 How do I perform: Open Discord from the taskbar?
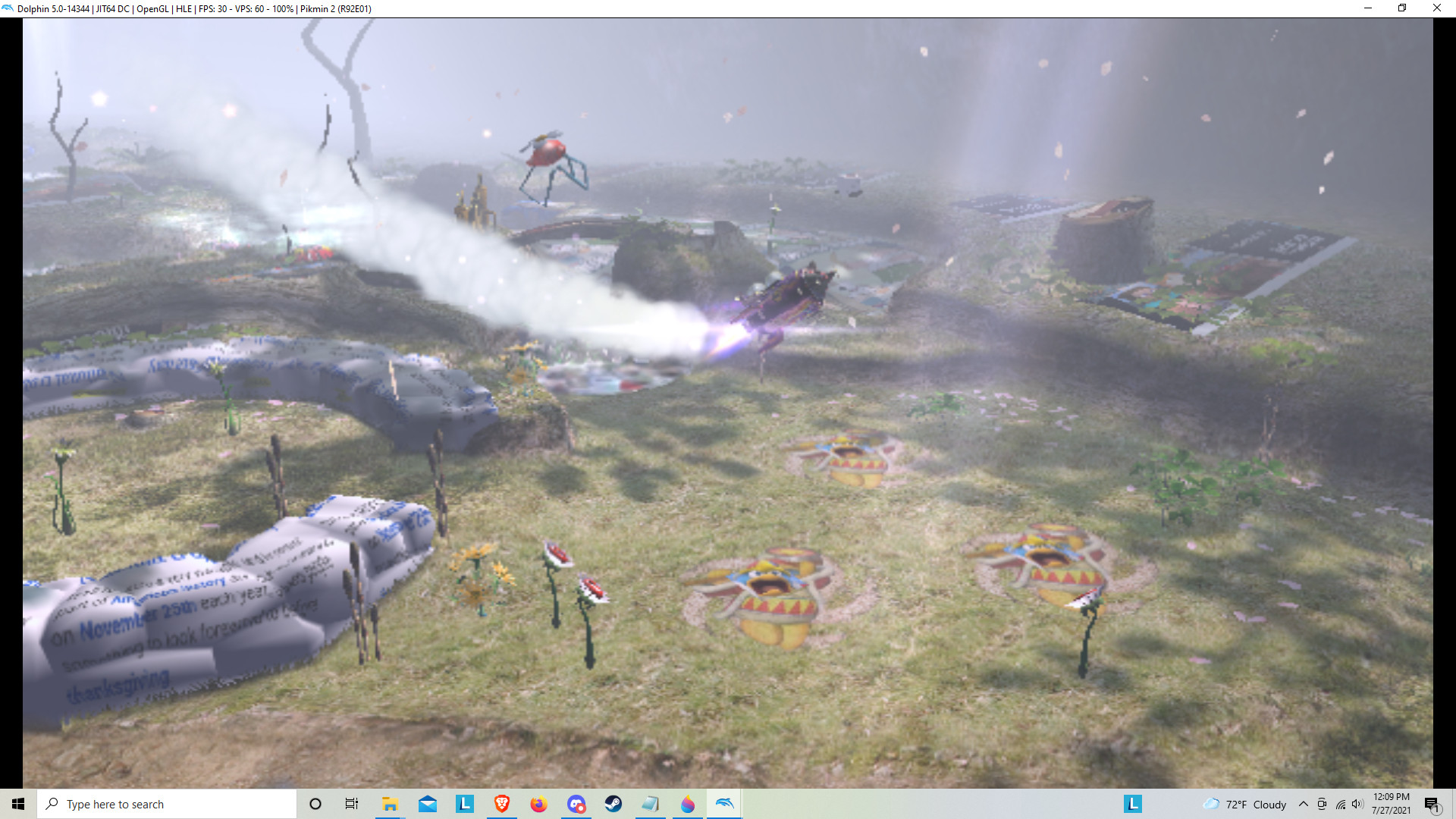pos(576,804)
